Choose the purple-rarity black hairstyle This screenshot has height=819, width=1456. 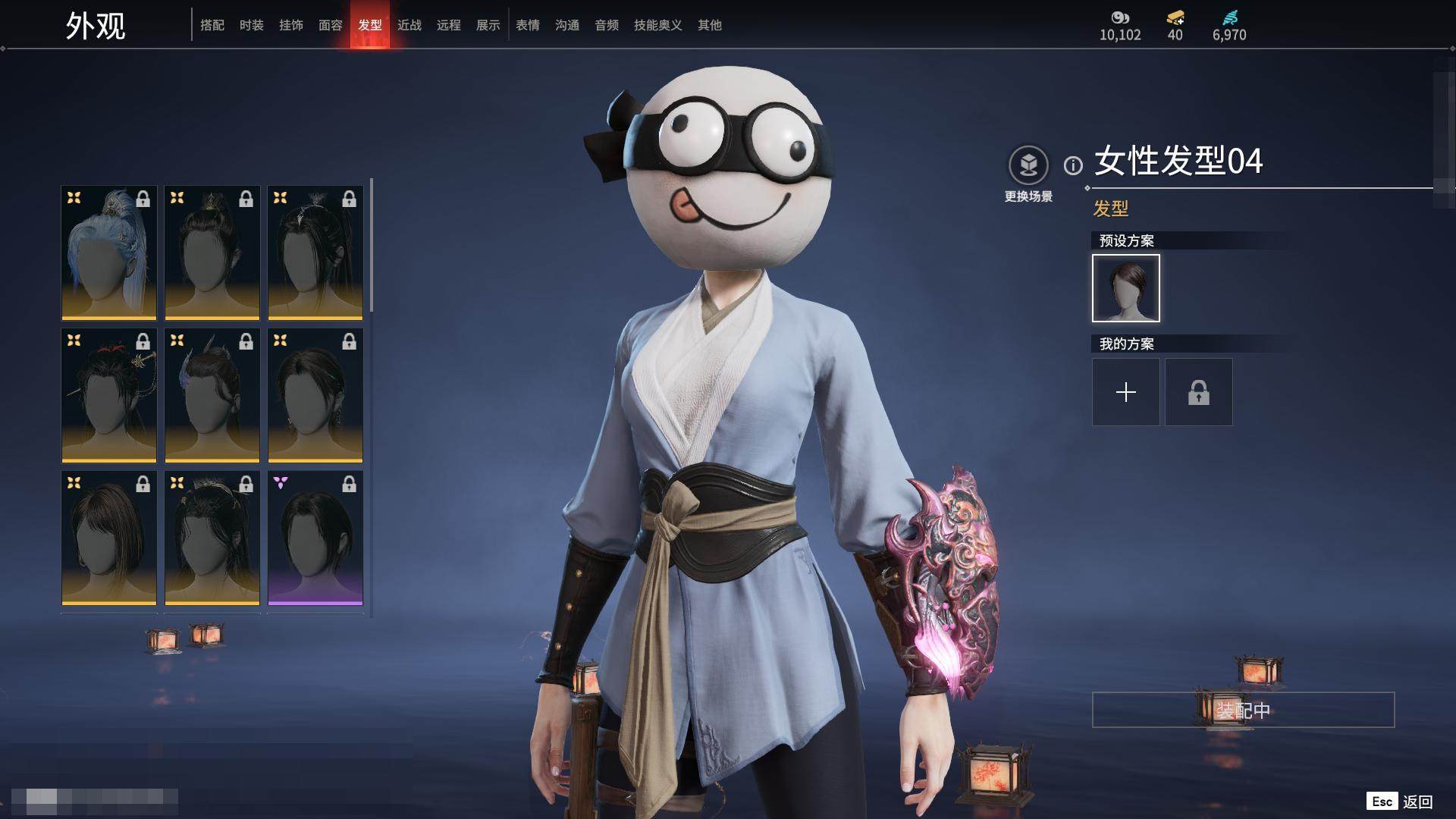pos(315,538)
